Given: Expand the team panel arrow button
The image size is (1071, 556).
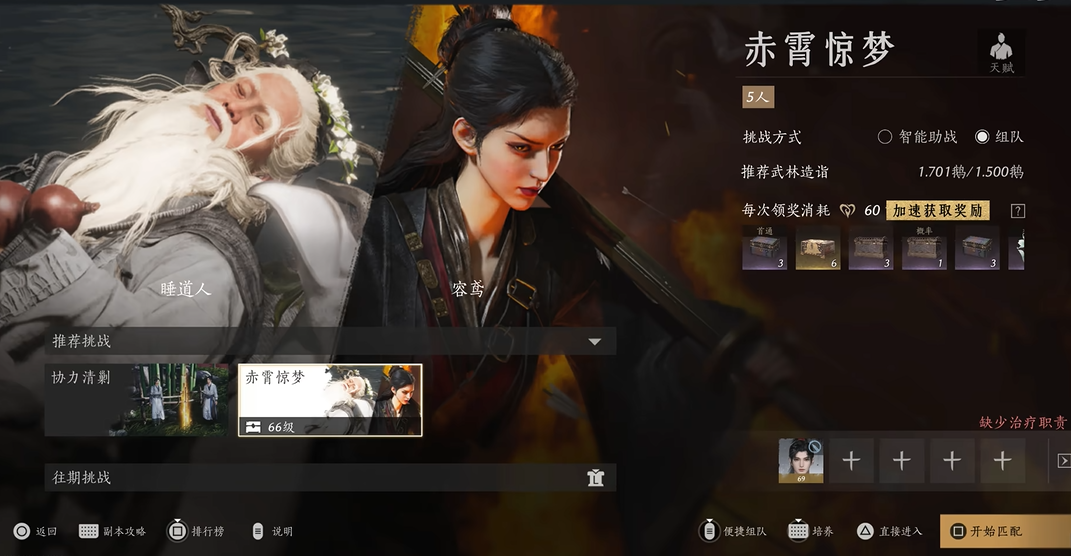Looking at the screenshot, I should tap(1064, 461).
